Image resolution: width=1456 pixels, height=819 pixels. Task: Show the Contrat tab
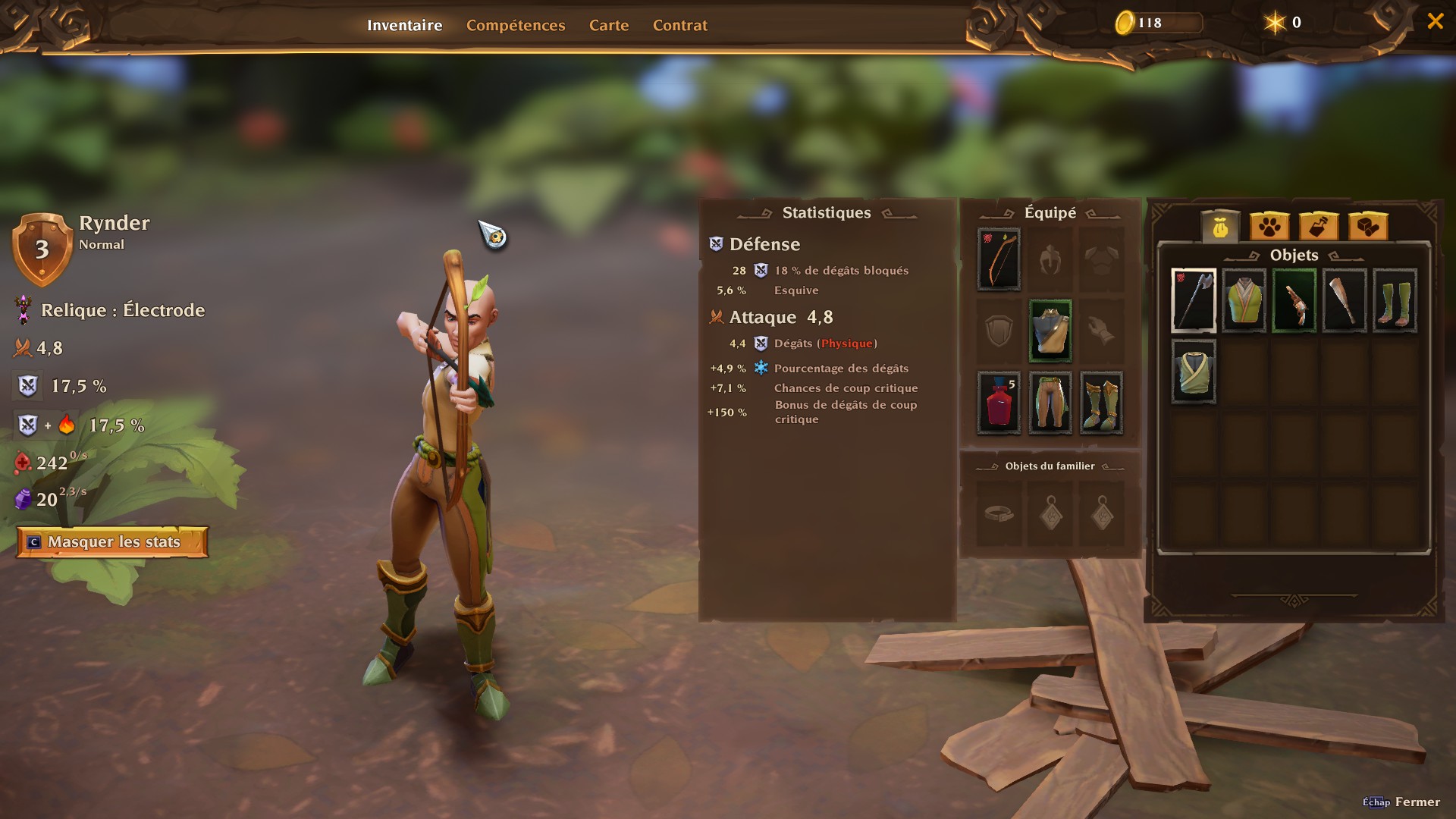tap(679, 25)
